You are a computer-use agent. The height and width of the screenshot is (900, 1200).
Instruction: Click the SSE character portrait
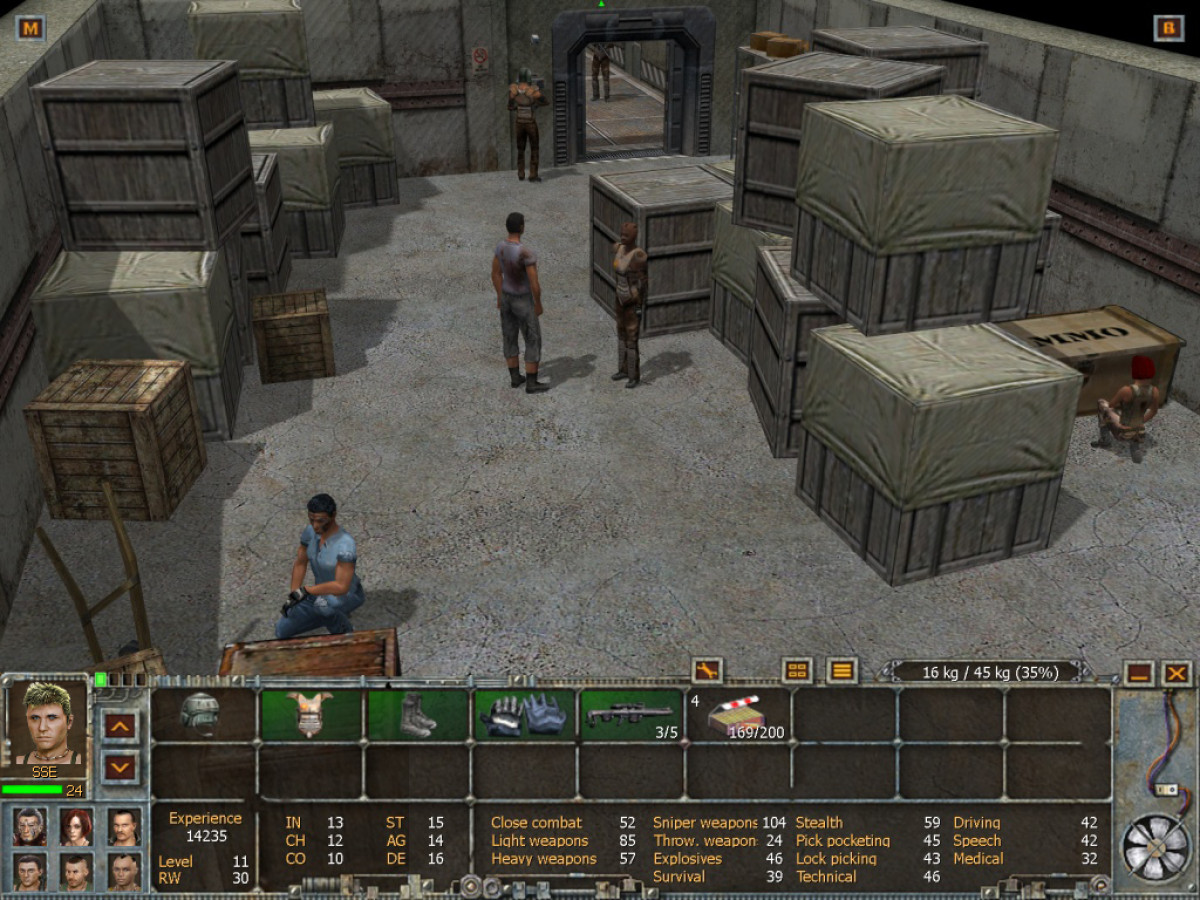coord(47,724)
